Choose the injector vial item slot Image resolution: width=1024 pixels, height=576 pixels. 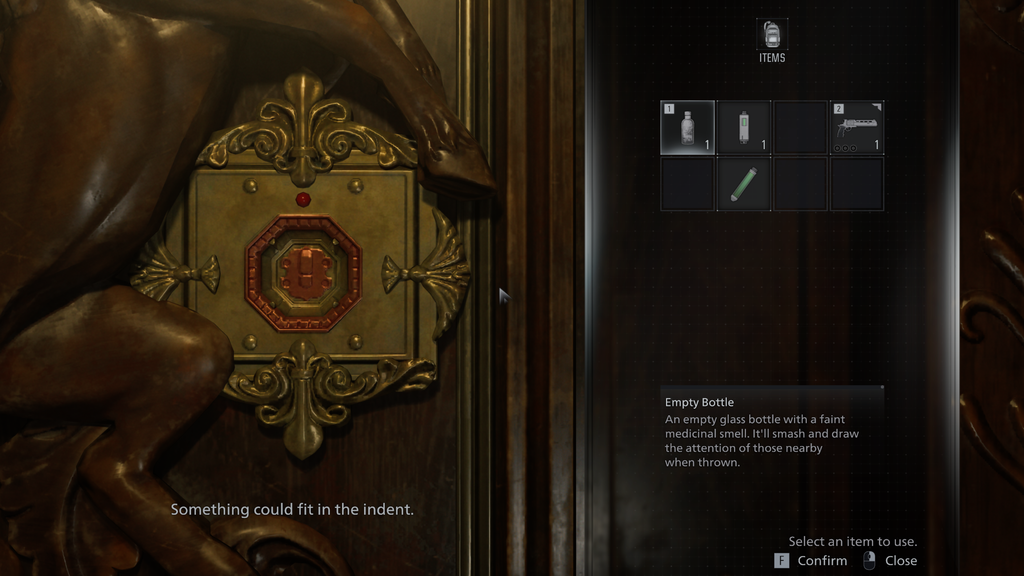pos(743,127)
